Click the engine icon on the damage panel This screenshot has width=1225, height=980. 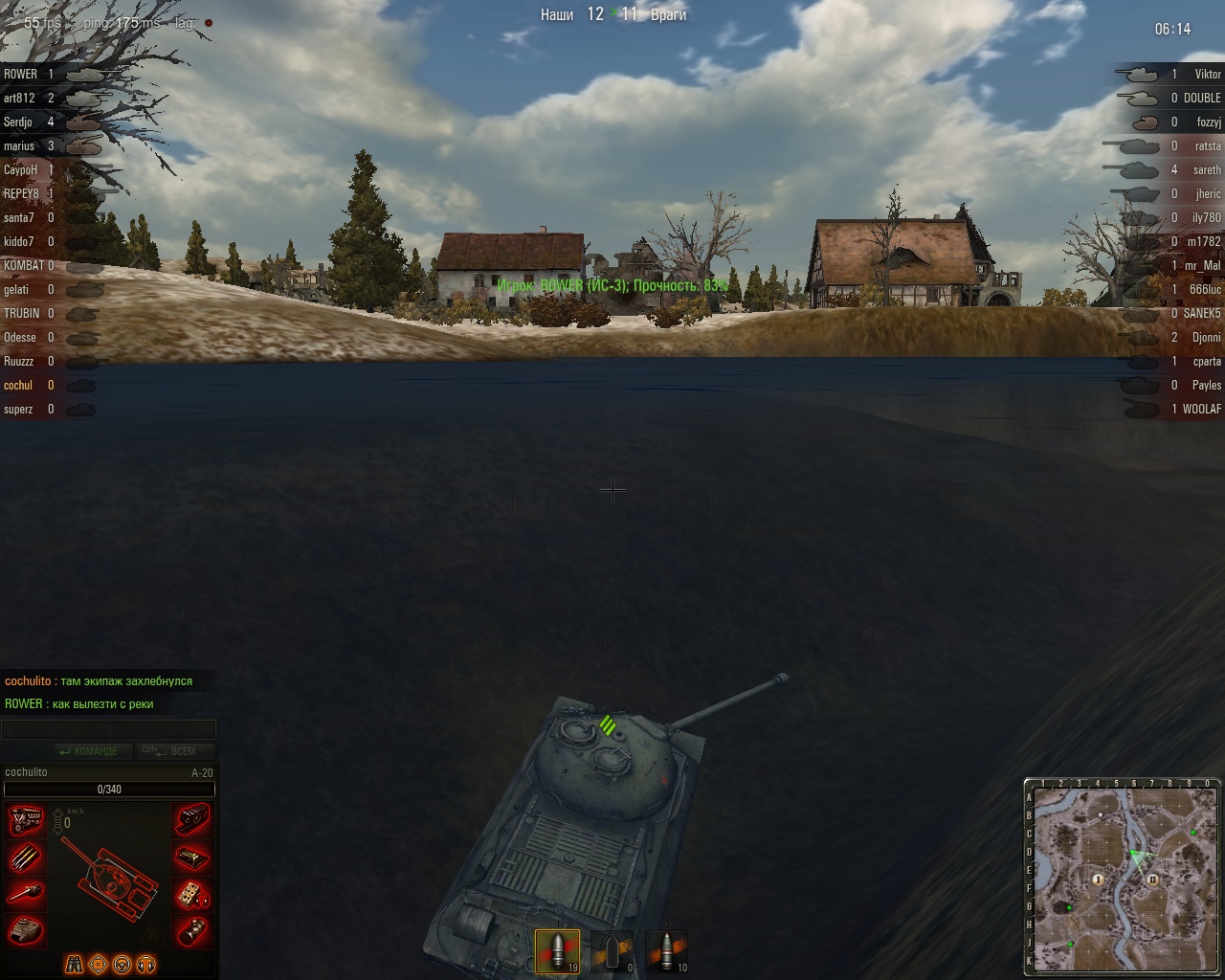(27, 821)
